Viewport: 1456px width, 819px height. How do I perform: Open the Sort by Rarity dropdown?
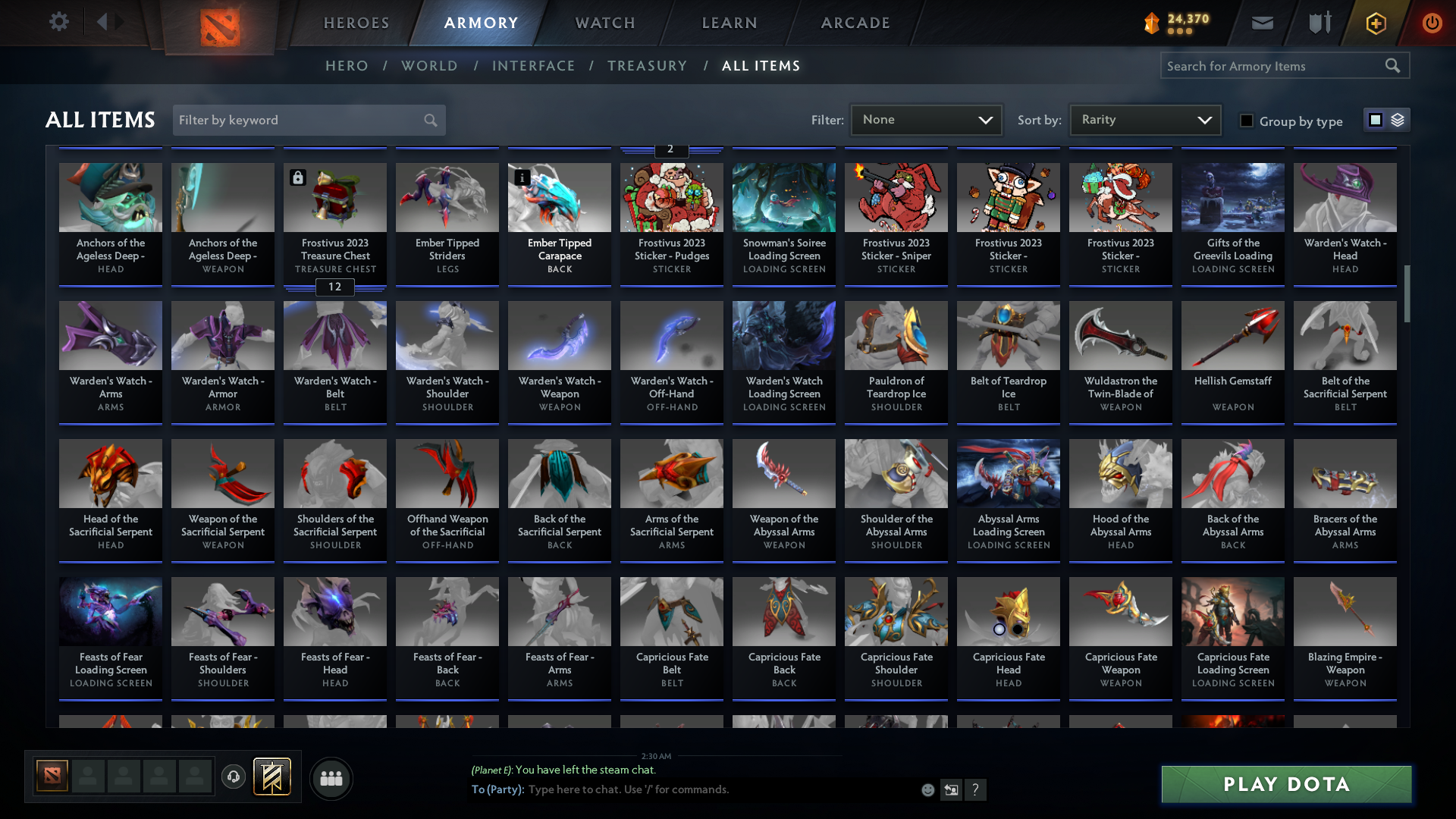coord(1144,119)
